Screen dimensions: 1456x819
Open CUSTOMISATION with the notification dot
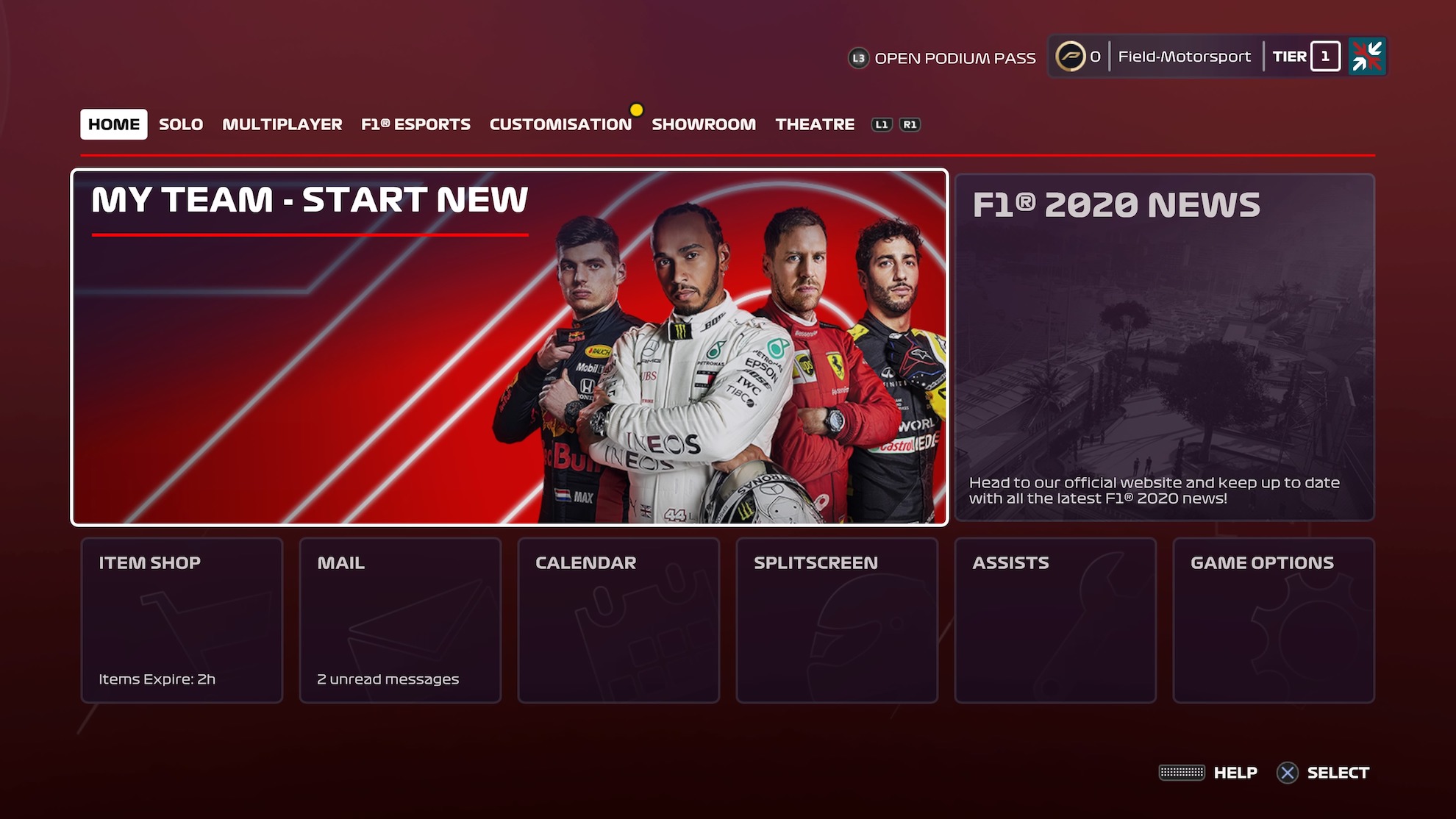[559, 124]
